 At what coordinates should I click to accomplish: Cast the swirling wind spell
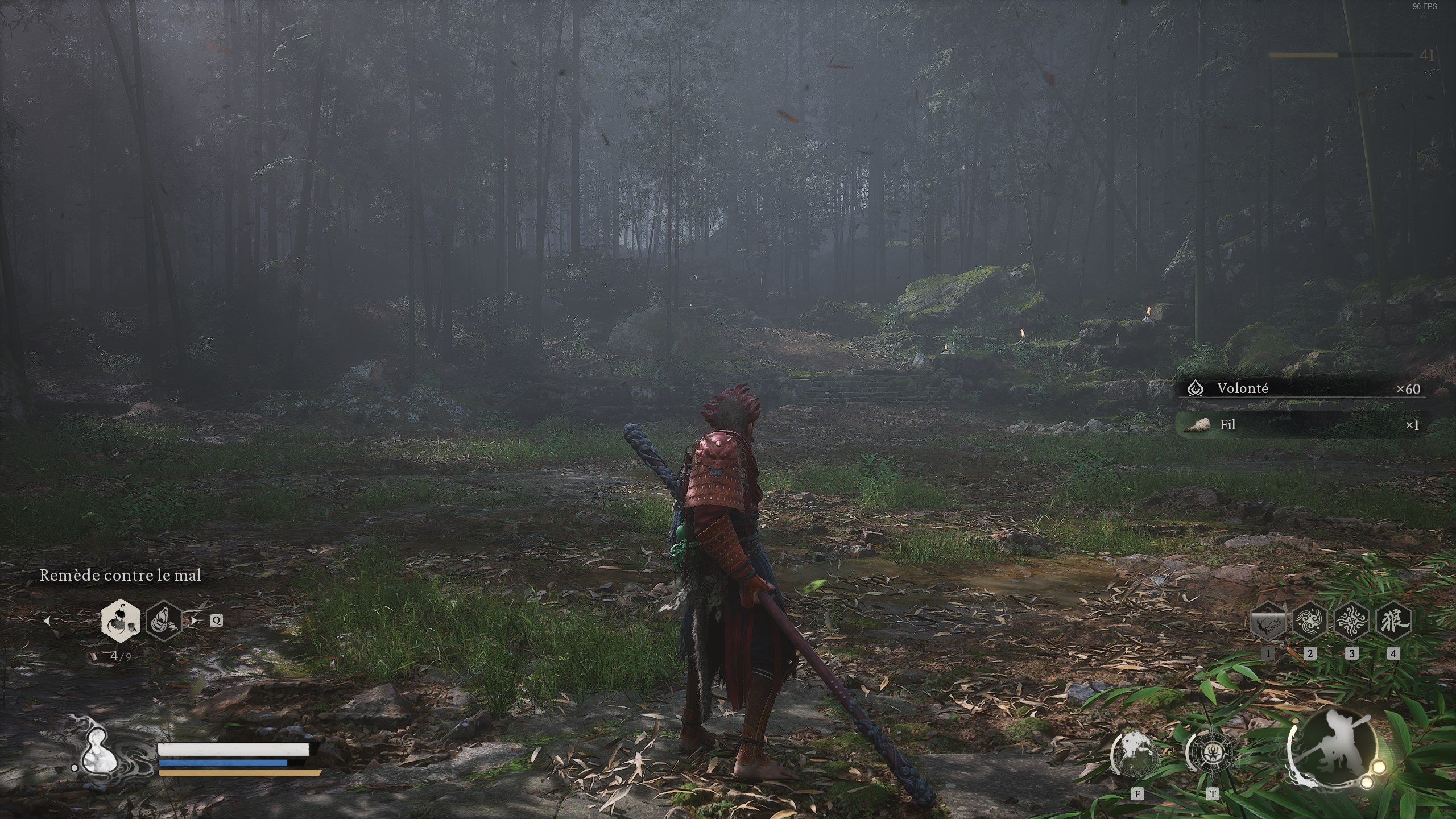coord(1310,621)
